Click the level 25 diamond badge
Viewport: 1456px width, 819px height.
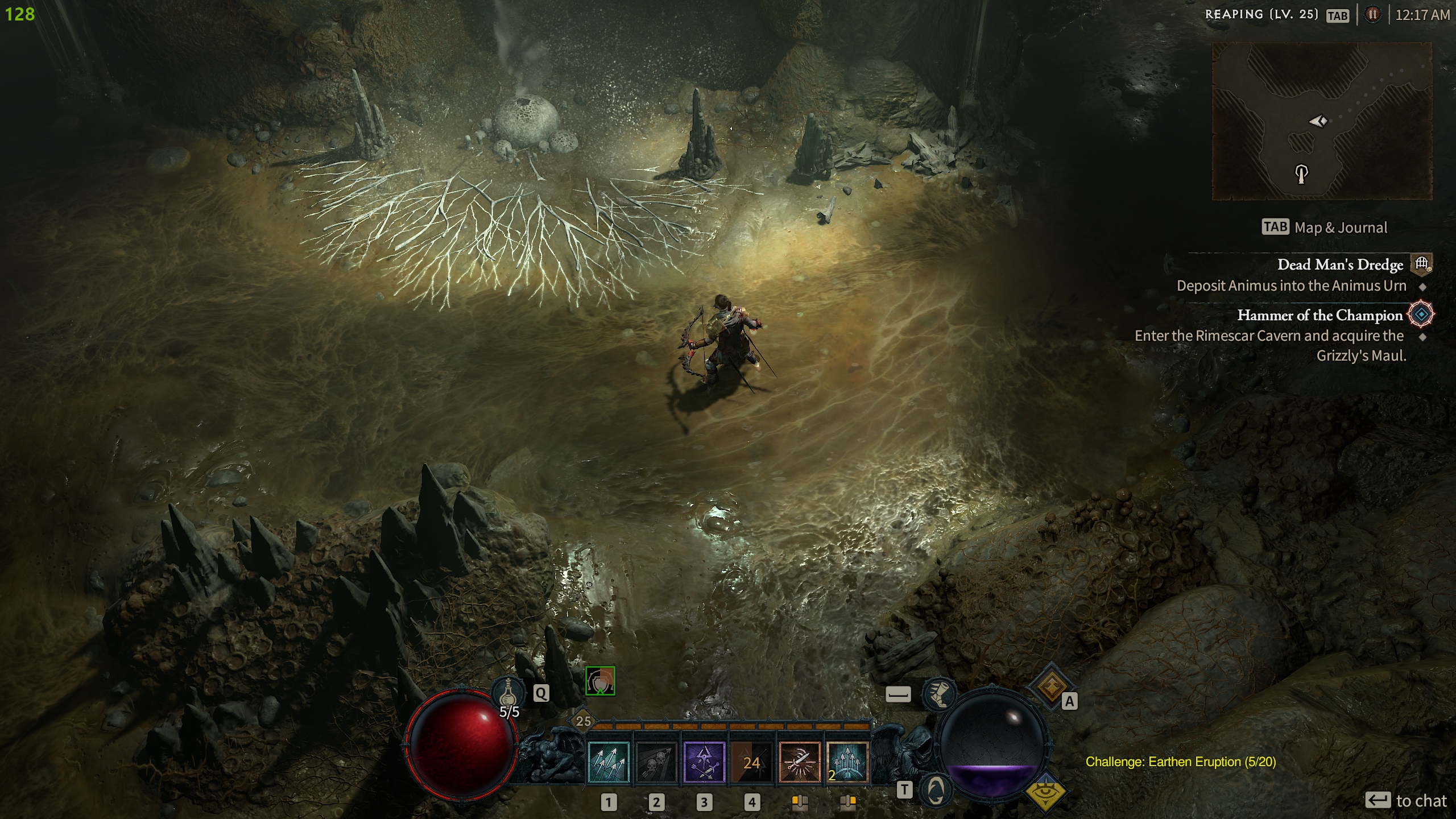click(584, 721)
